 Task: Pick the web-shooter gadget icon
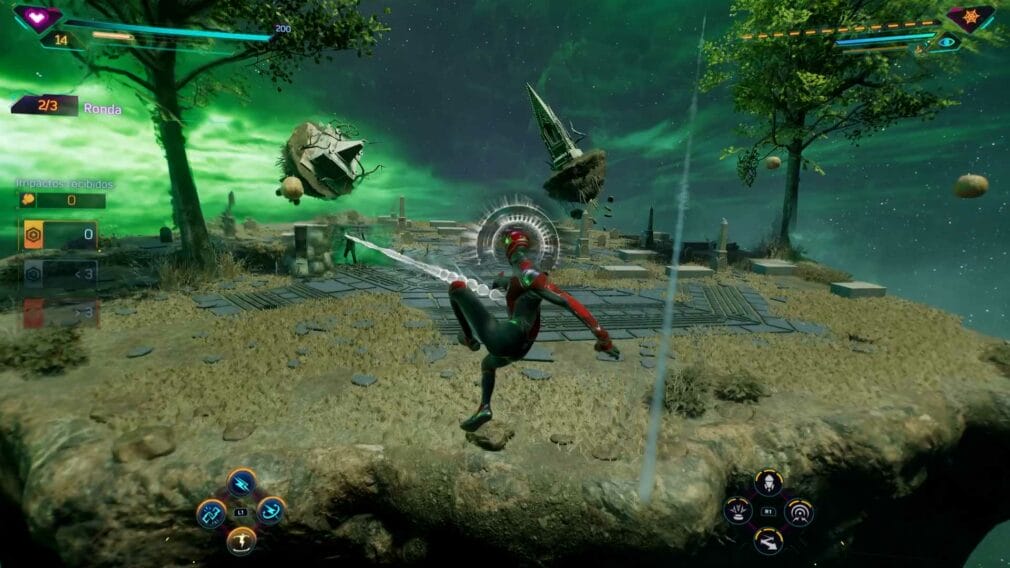[x=768, y=541]
